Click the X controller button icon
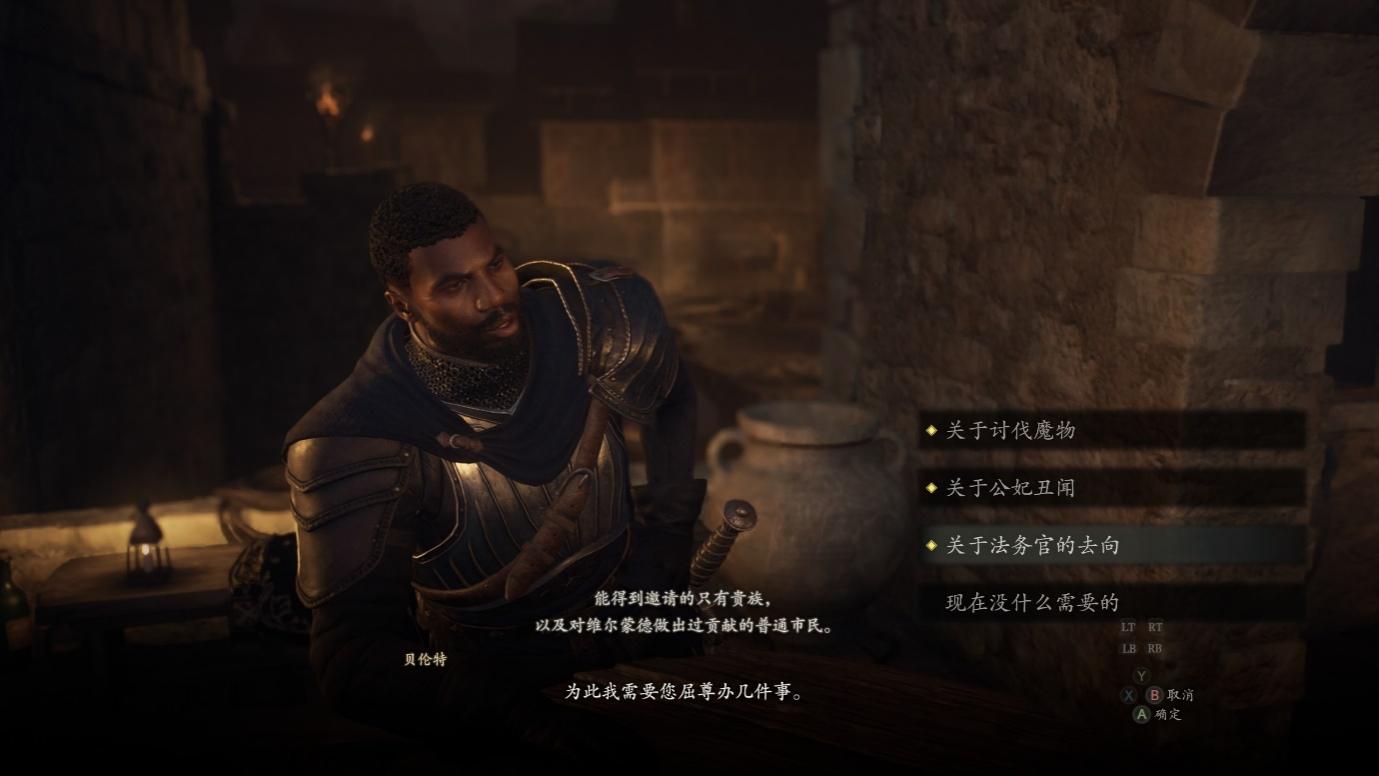The height and width of the screenshot is (776, 1379). coord(1127,696)
